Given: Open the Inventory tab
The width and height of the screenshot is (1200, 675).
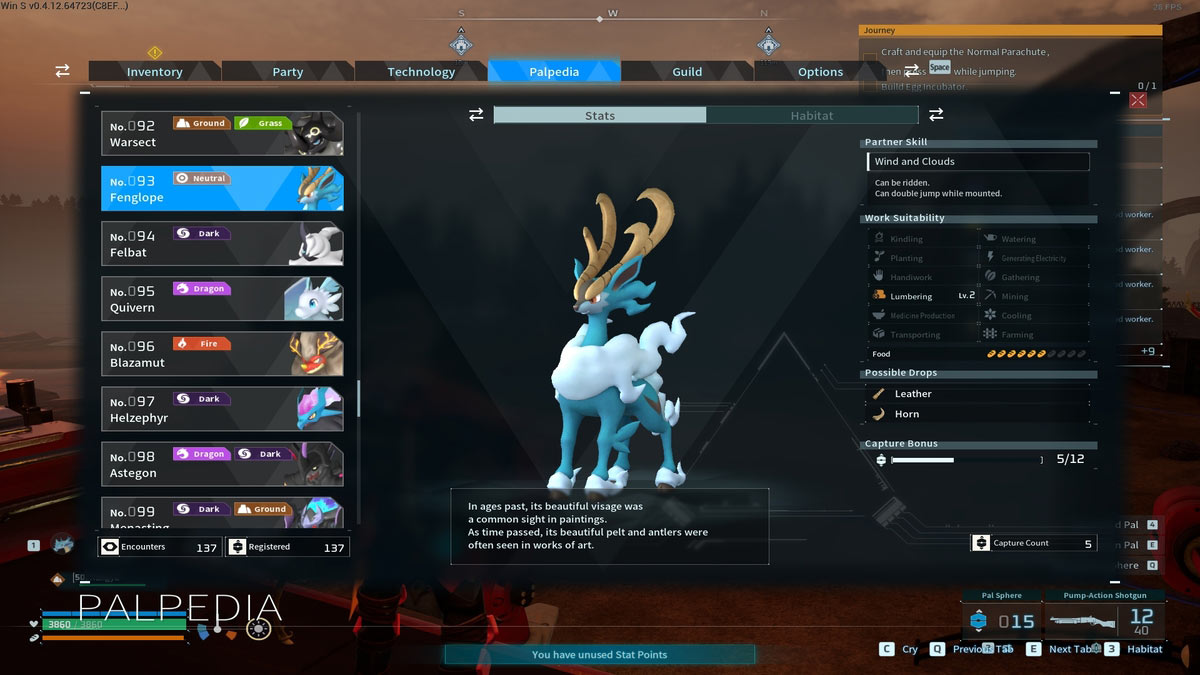Looking at the screenshot, I should click(154, 72).
